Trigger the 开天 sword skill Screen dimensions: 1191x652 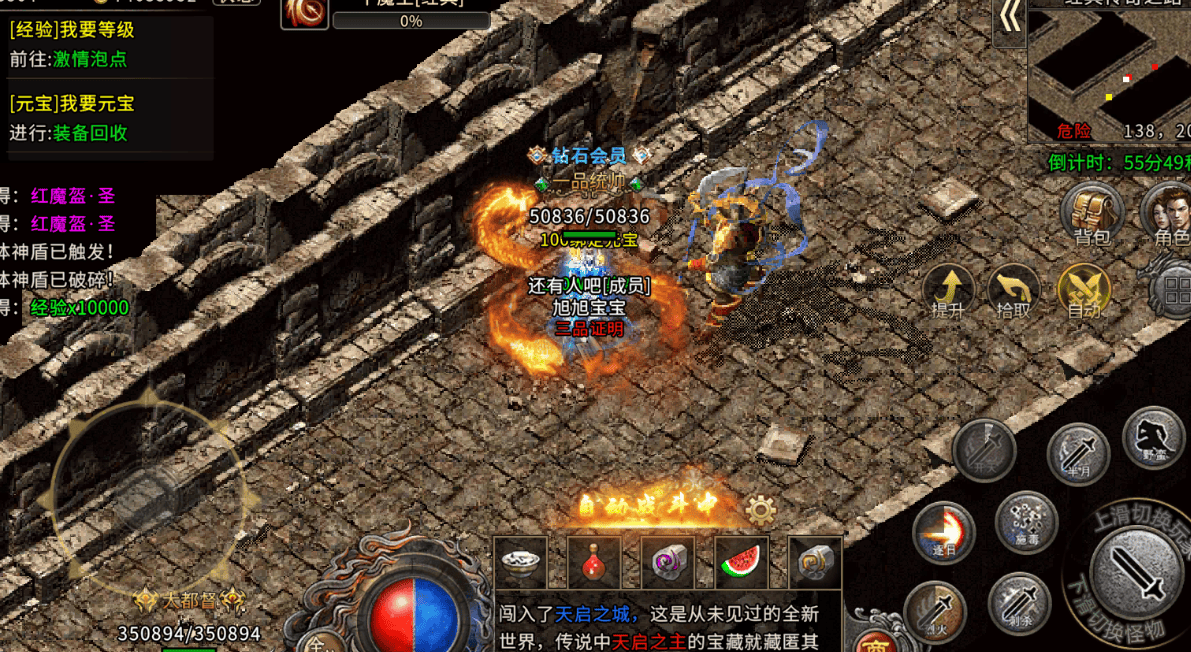pyautogui.click(x=984, y=449)
